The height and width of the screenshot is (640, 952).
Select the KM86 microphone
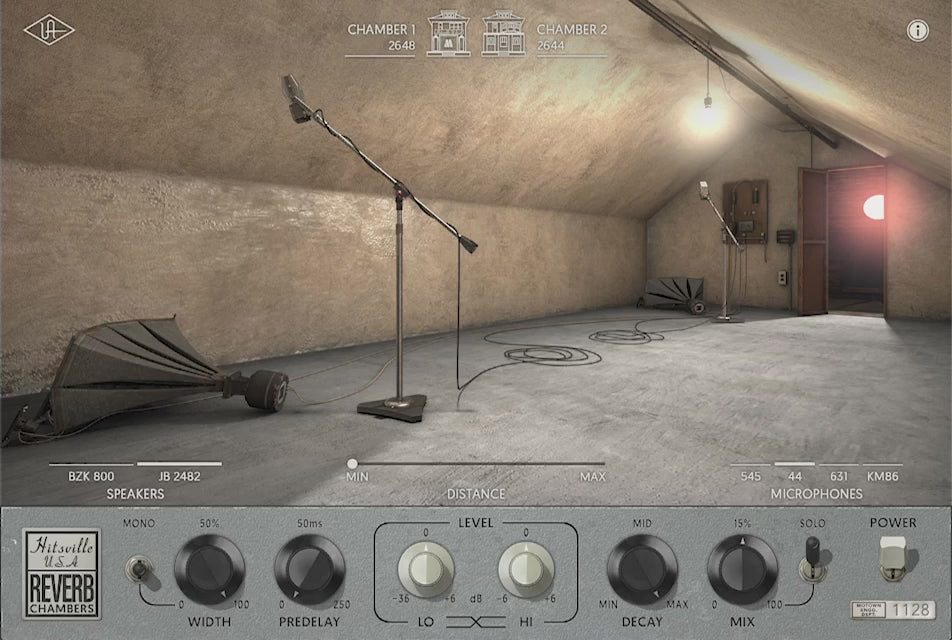tap(882, 476)
